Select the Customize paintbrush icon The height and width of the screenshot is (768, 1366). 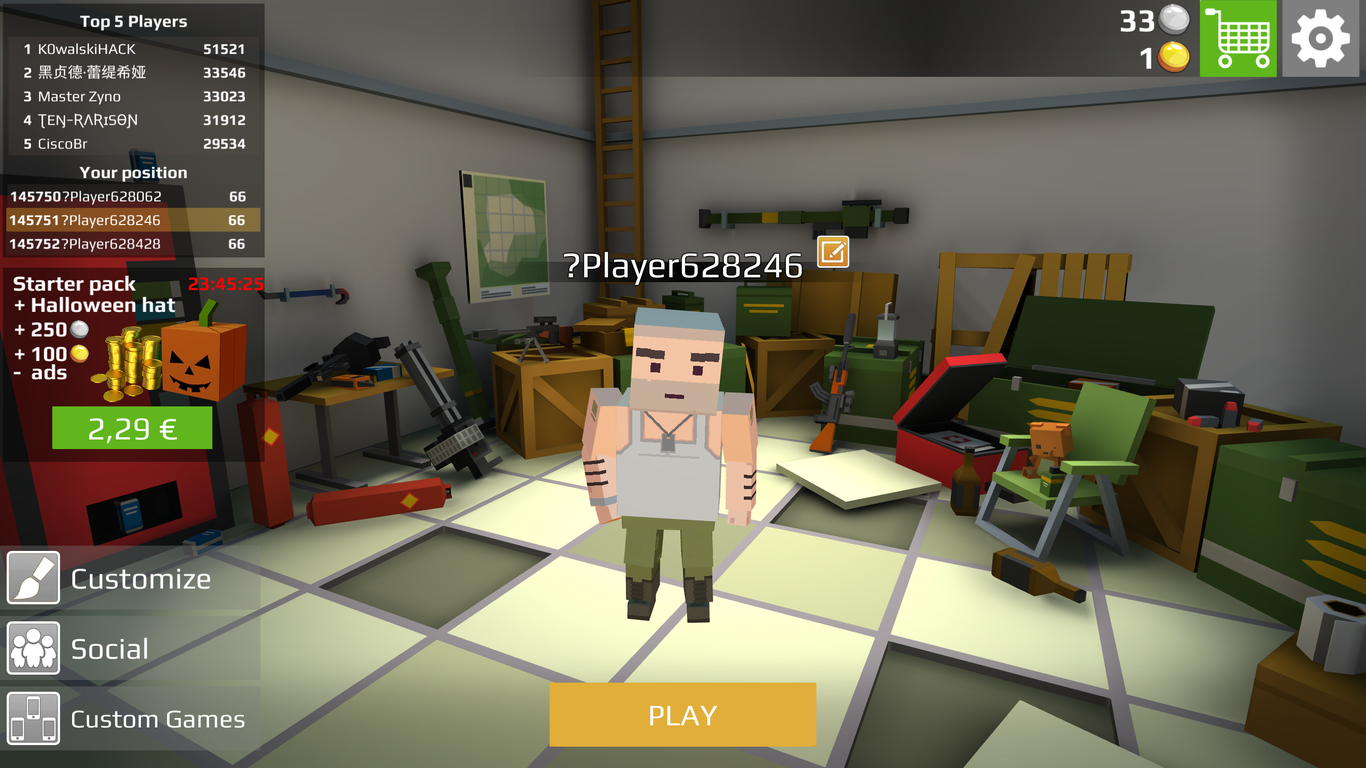tap(33, 578)
